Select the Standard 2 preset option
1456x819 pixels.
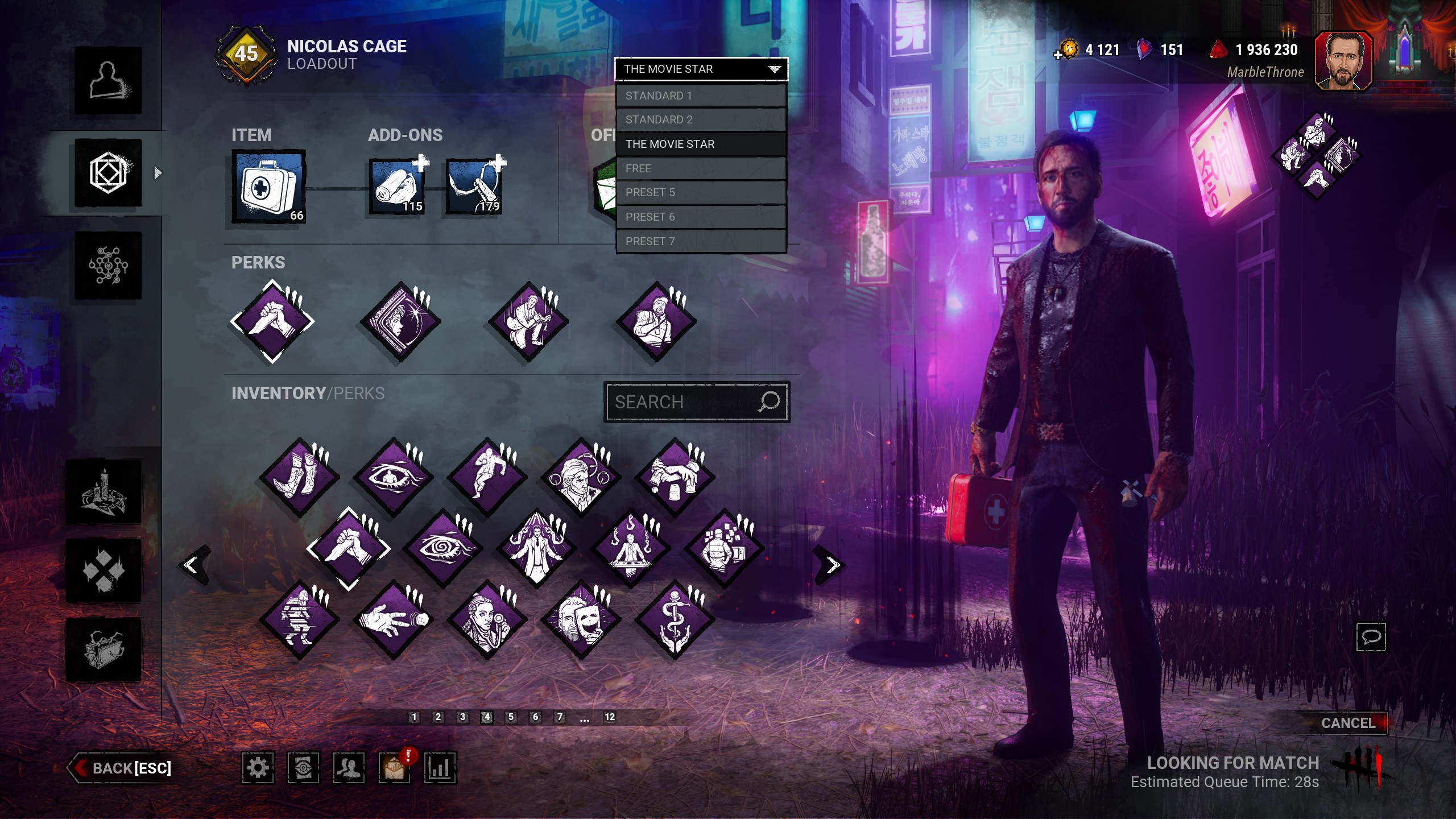(x=701, y=119)
